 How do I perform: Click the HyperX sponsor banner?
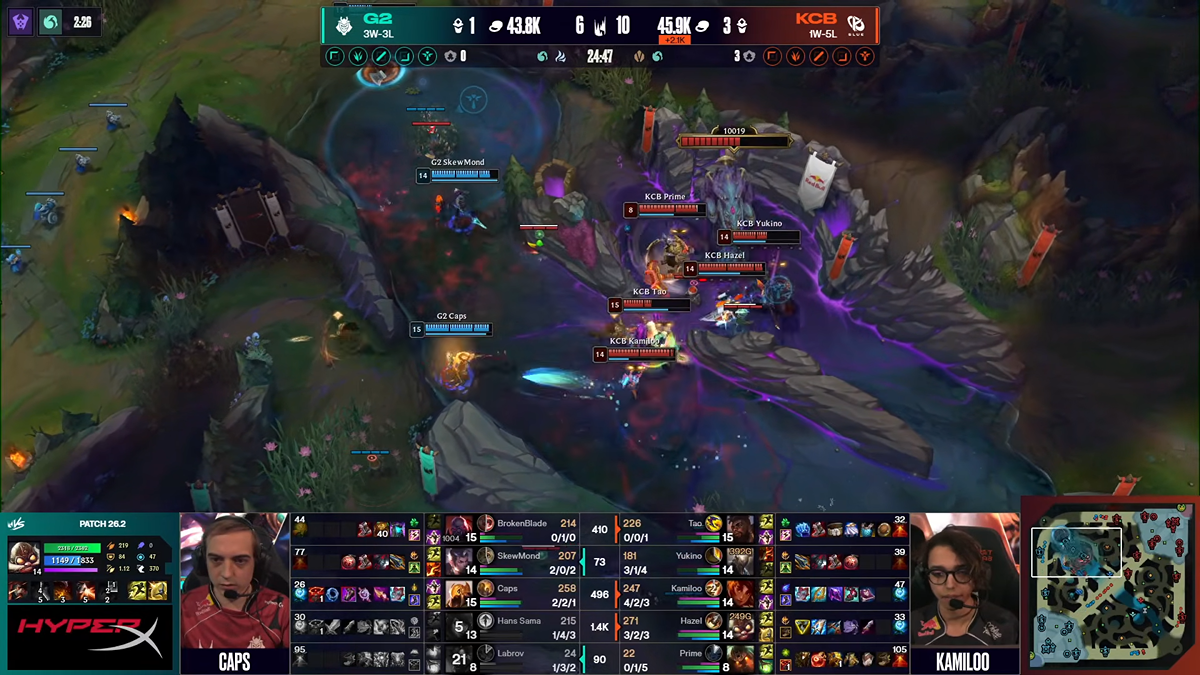click(89, 637)
